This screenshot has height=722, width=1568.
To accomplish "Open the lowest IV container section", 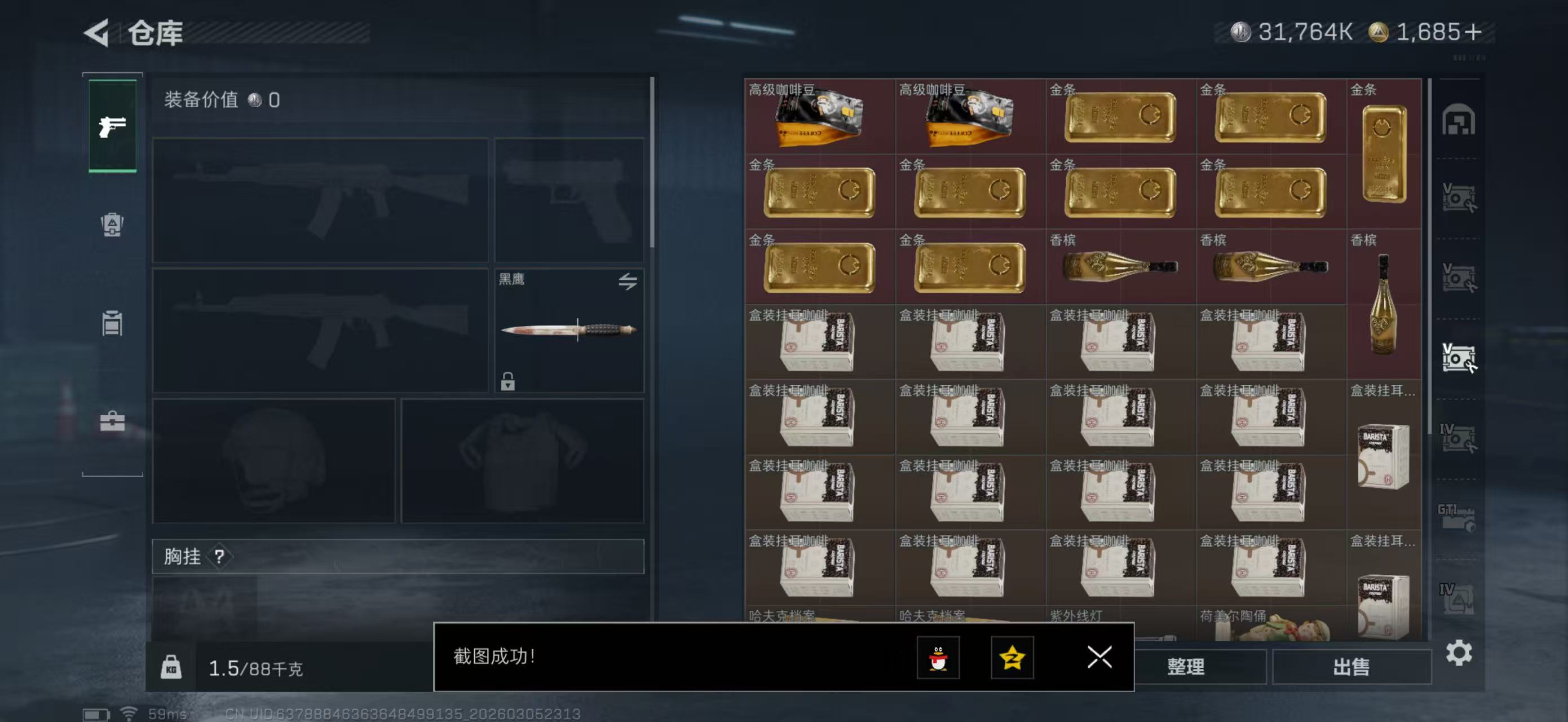I will [x=1459, y=600].
